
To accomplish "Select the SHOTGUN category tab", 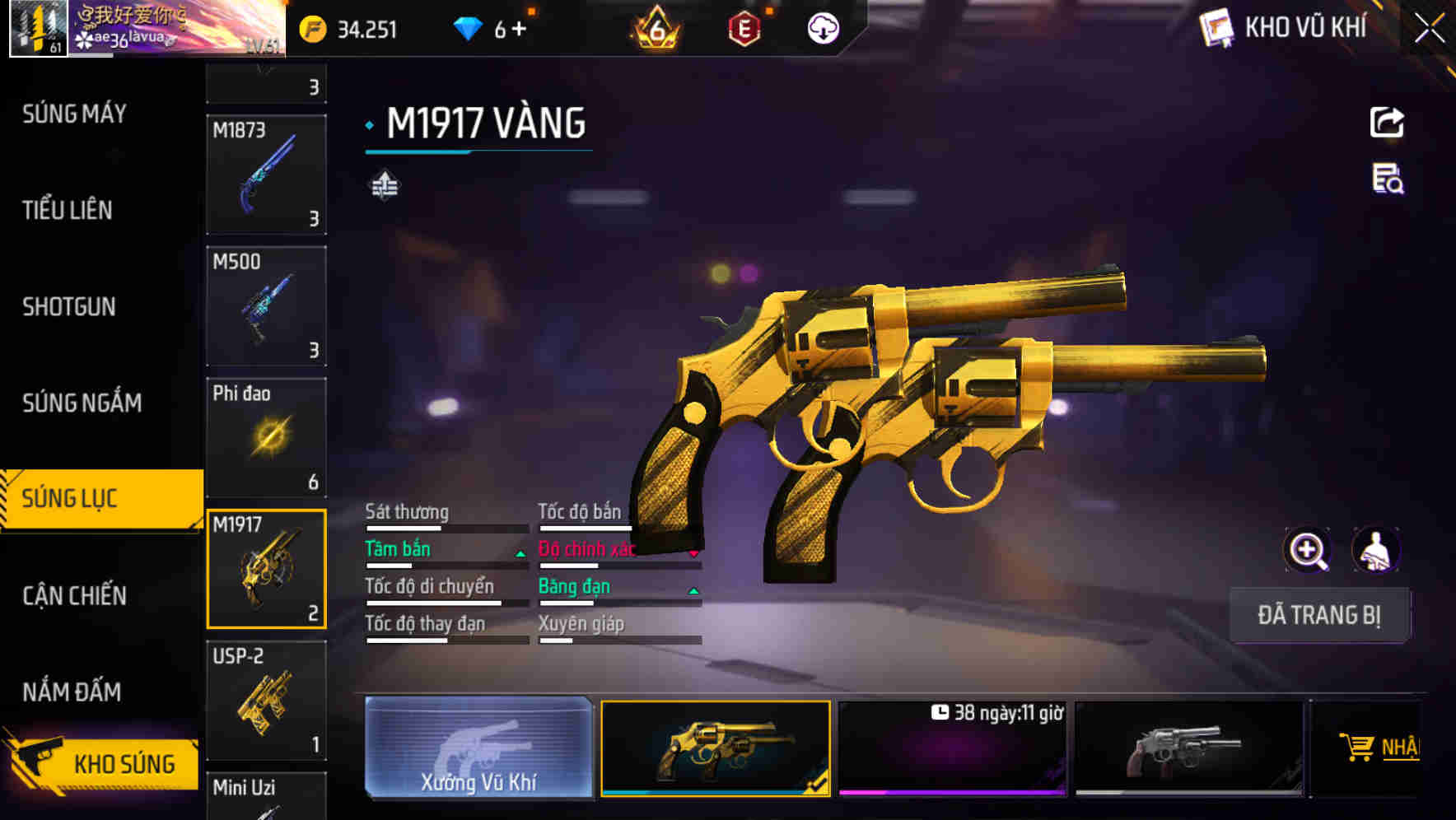I will click(x=69, y=306).
